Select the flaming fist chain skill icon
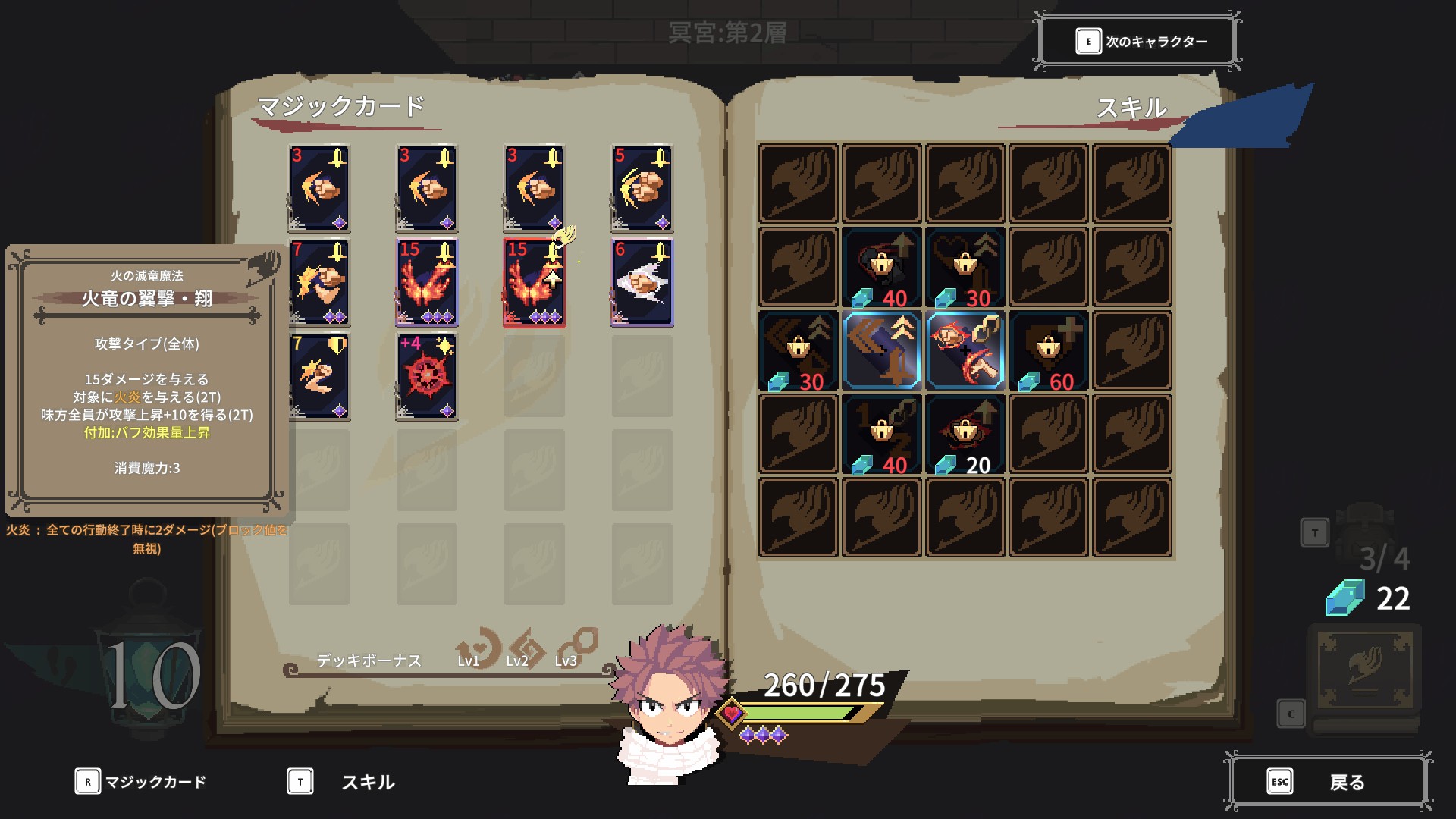The width and height of the screenshot is (1456, 819). point(965,350)
